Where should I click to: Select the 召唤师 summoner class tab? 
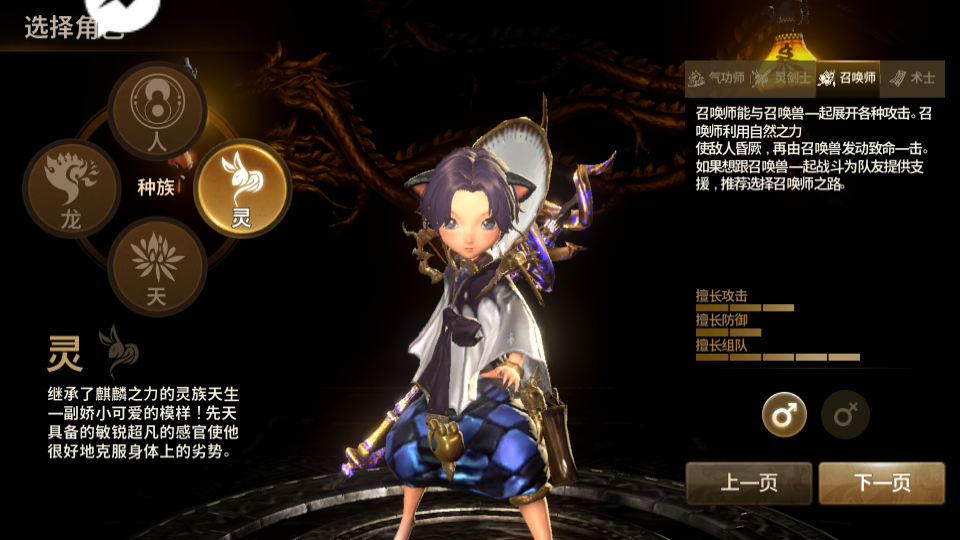point(848,78)
